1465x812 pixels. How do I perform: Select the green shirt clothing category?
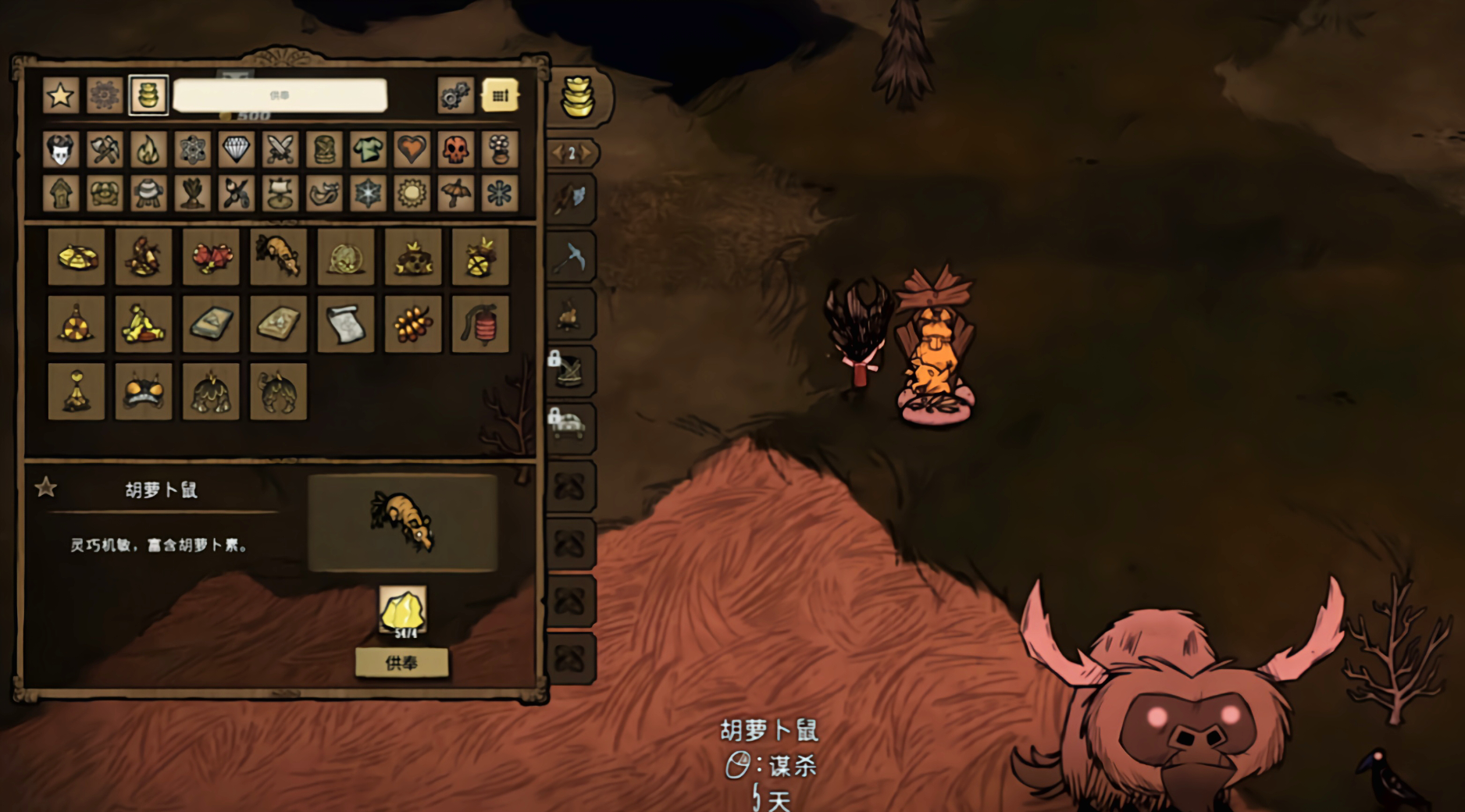click(368, 149)
